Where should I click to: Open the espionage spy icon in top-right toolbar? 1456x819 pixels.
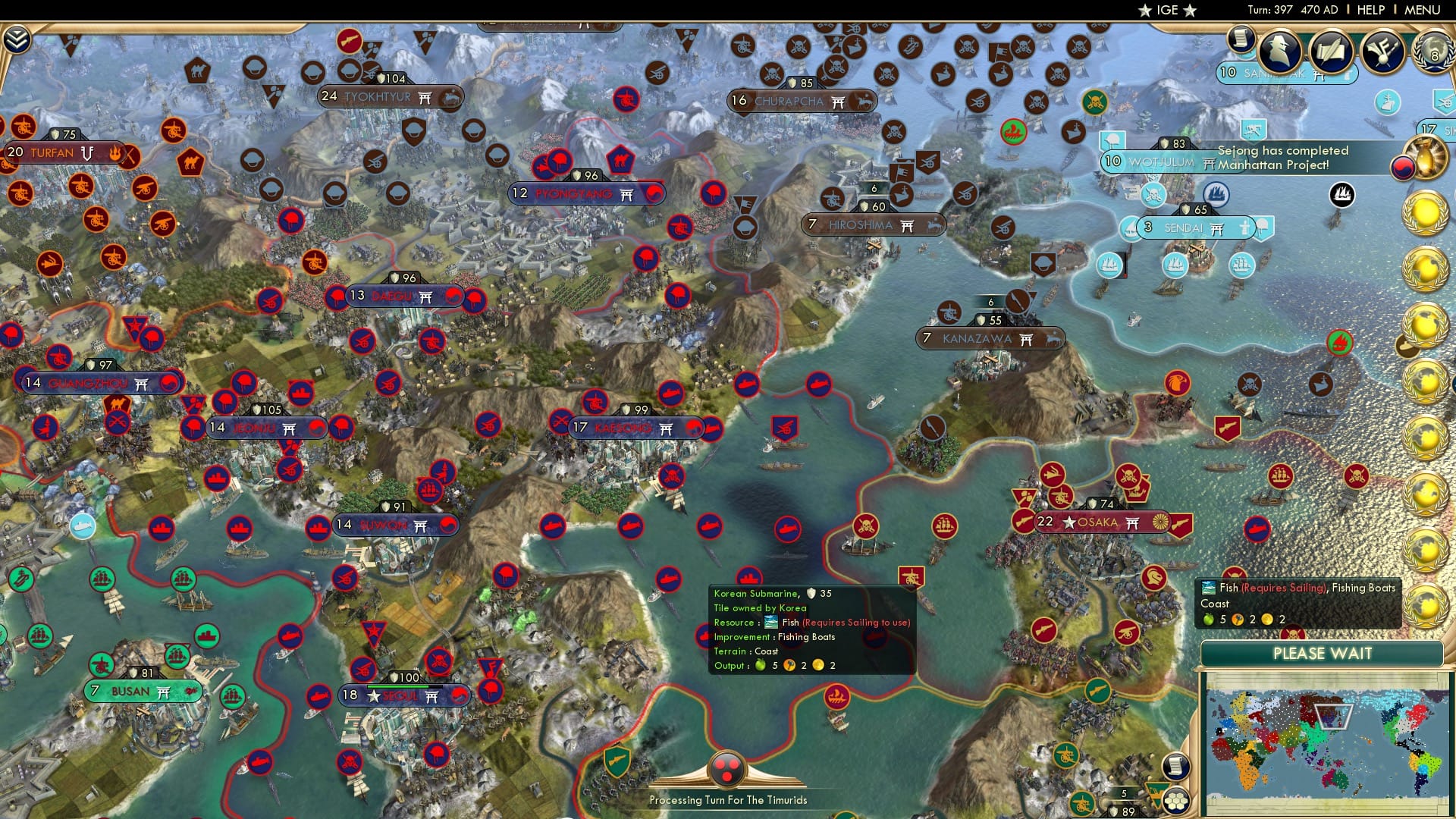(1278, 51)
